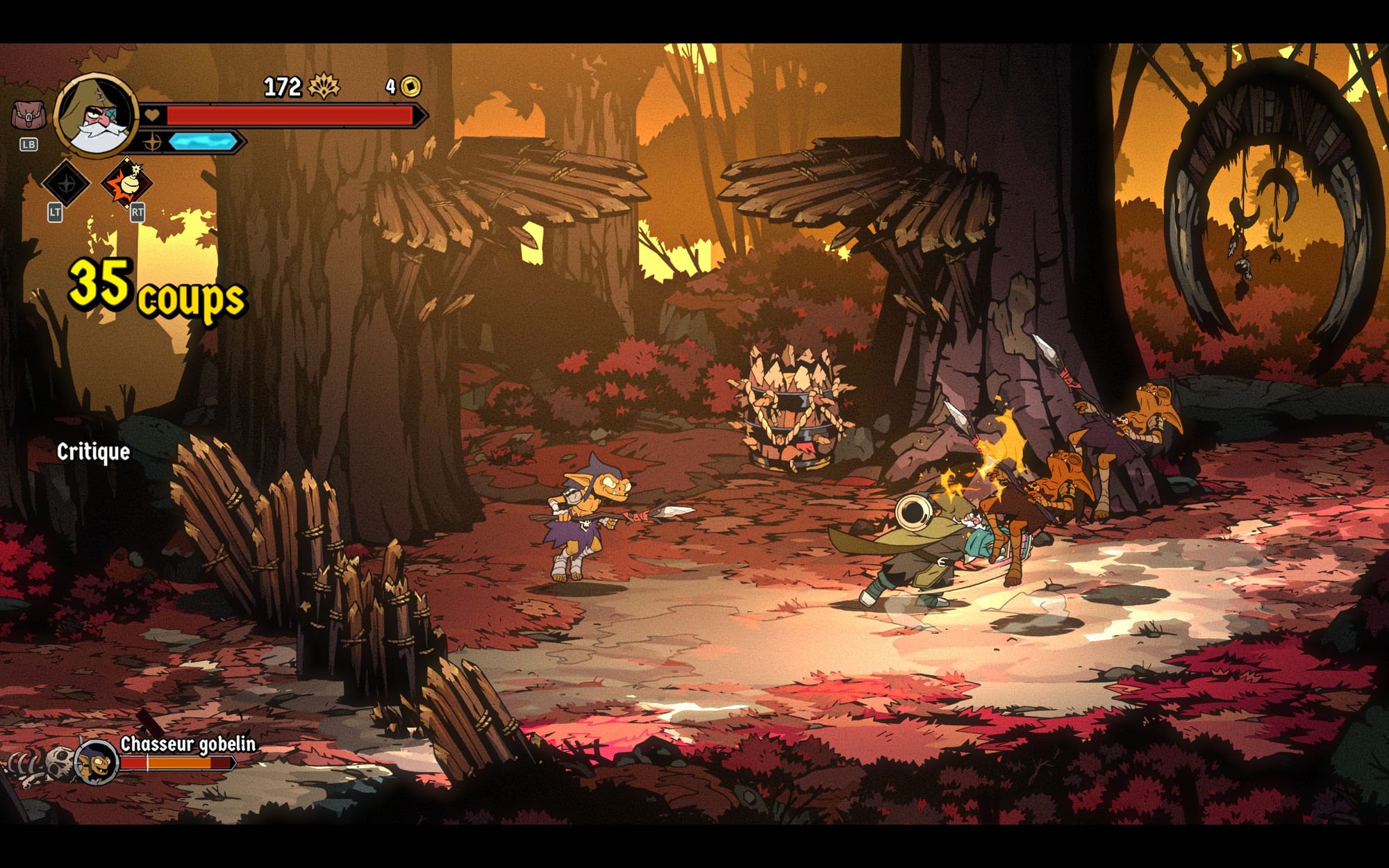Select the dark star ability diamond
This screenshot has width=1389, height=868.
(66, 183)
